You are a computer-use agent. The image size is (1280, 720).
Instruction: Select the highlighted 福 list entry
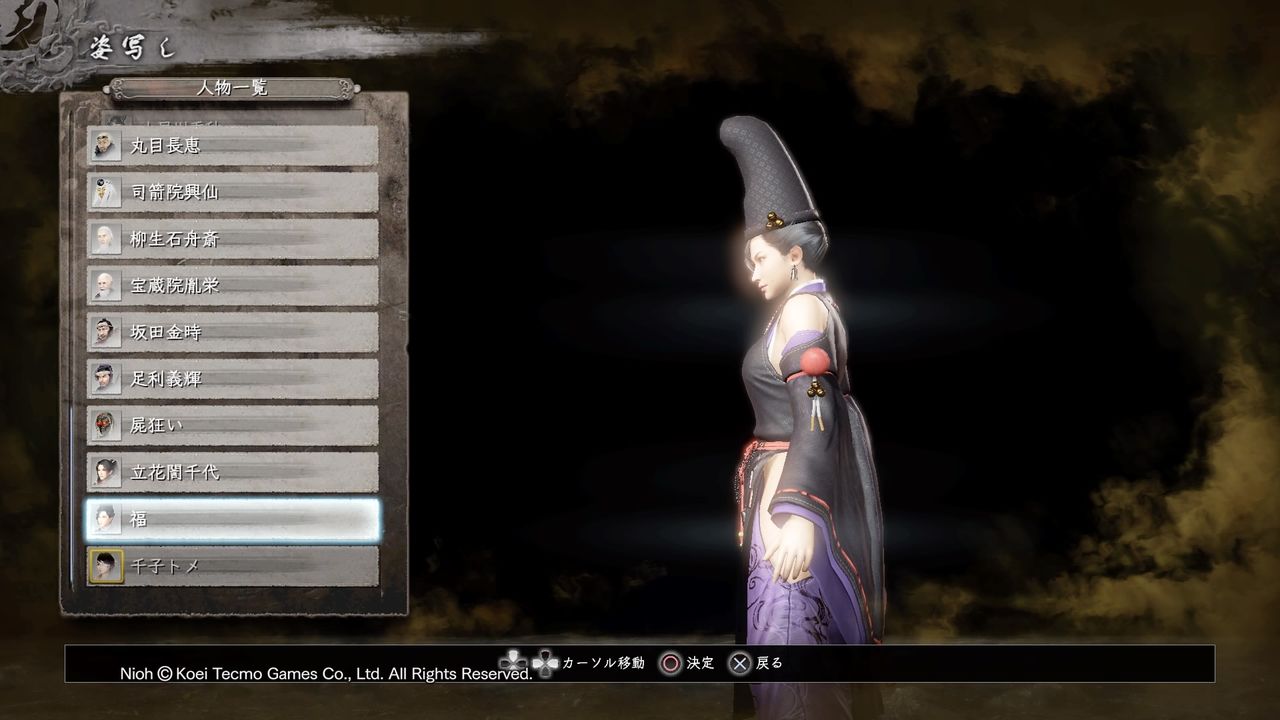pos(230,519)
